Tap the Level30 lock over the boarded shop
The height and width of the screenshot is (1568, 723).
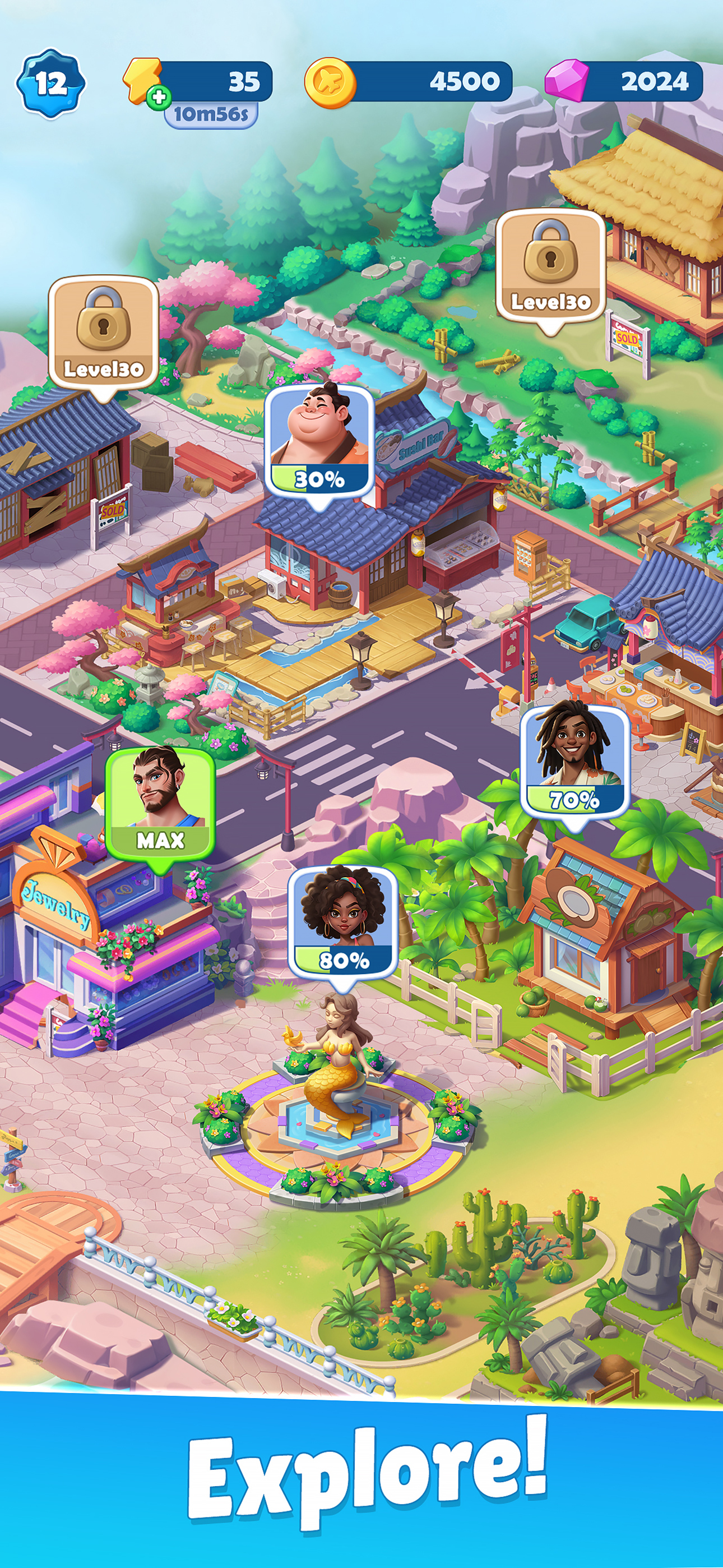[x=104, y=333]
